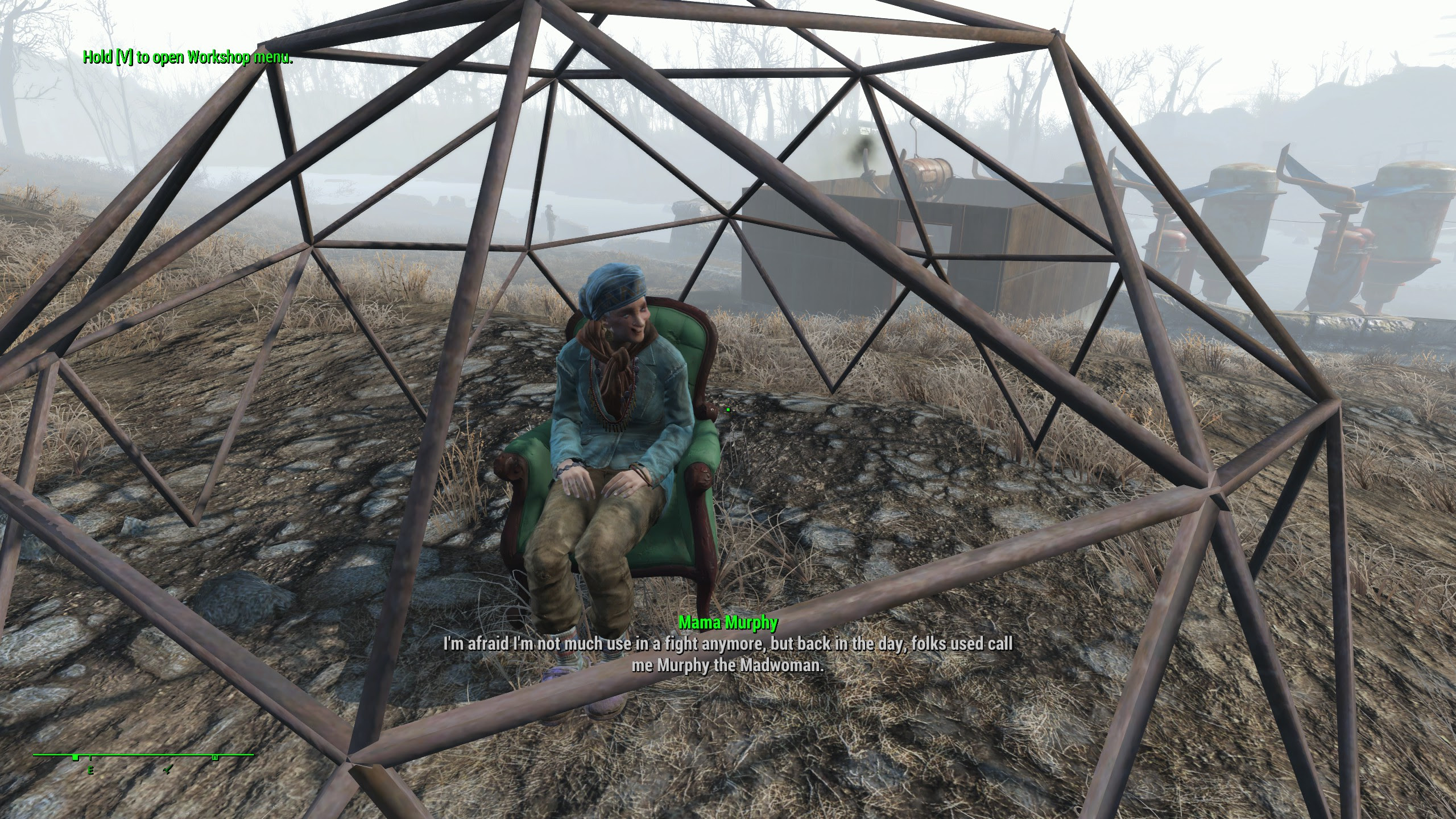Select the Mama Murphy name label
Viewport: 1456px width, 819px height.
coord(728,623)
